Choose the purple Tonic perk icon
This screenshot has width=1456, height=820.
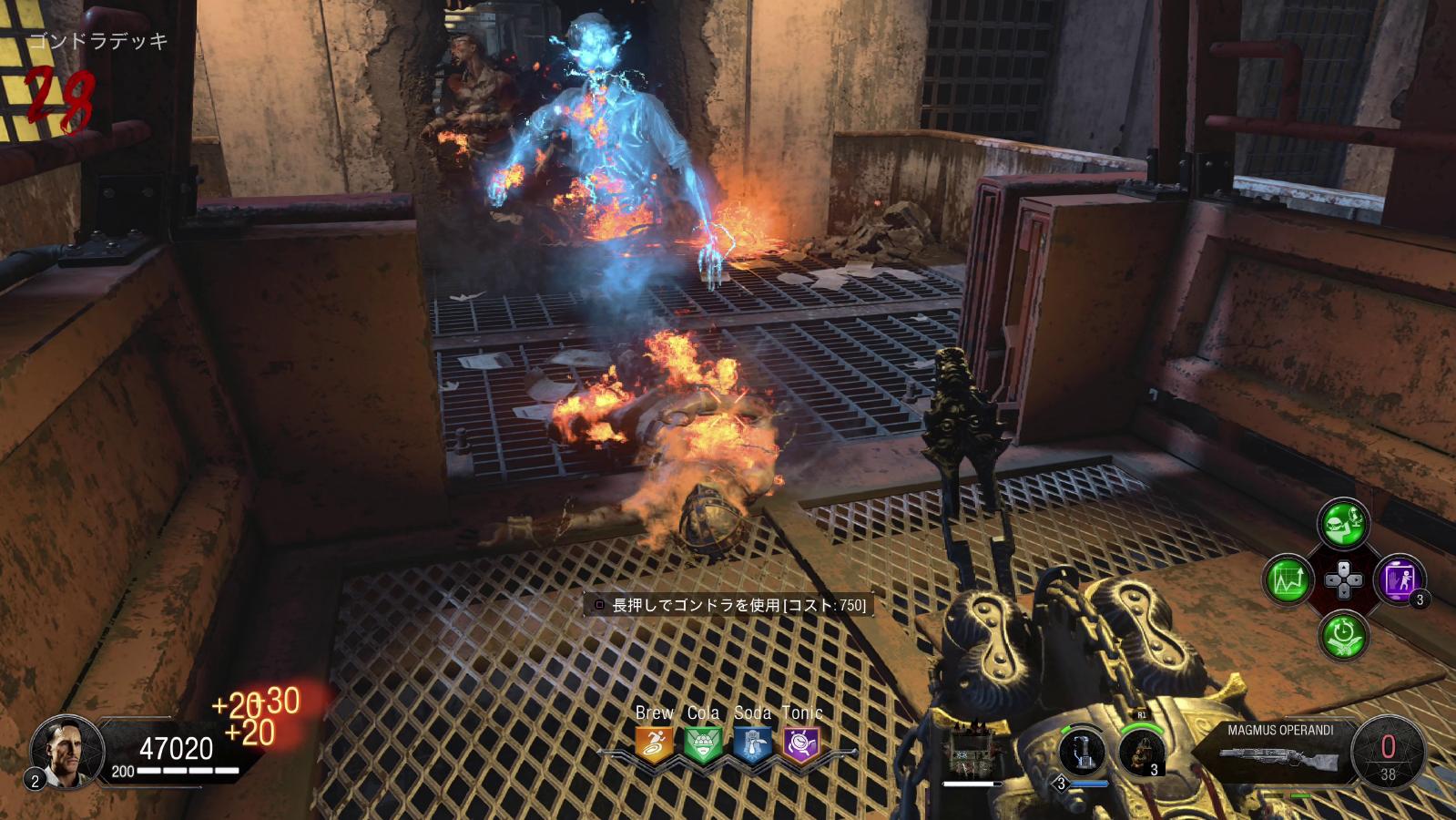pyautogui.click(x=801, y=743)
